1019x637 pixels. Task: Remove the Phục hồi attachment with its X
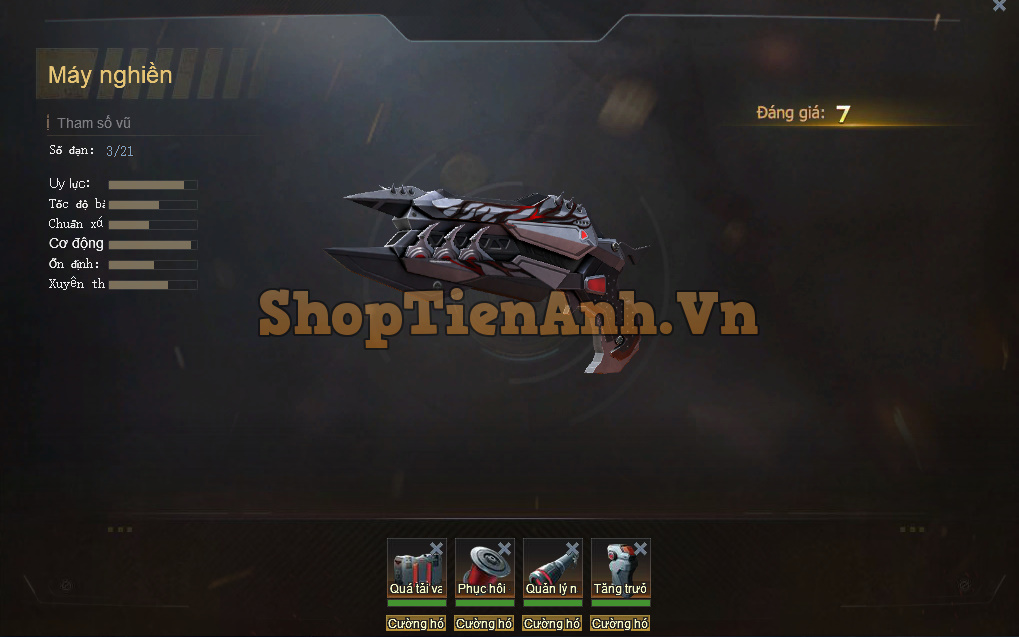click(505, 548)
